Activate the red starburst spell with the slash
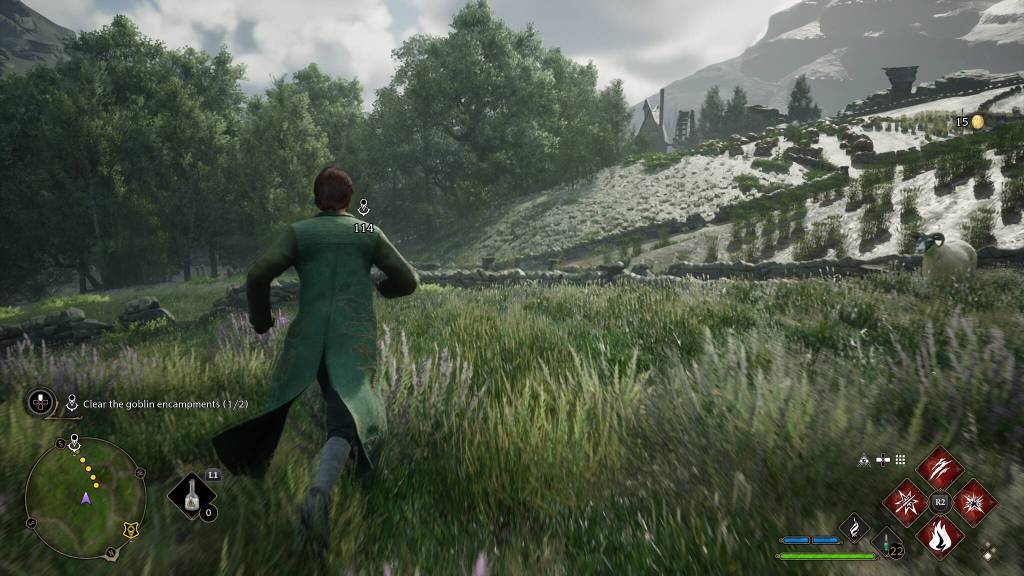 905,502
